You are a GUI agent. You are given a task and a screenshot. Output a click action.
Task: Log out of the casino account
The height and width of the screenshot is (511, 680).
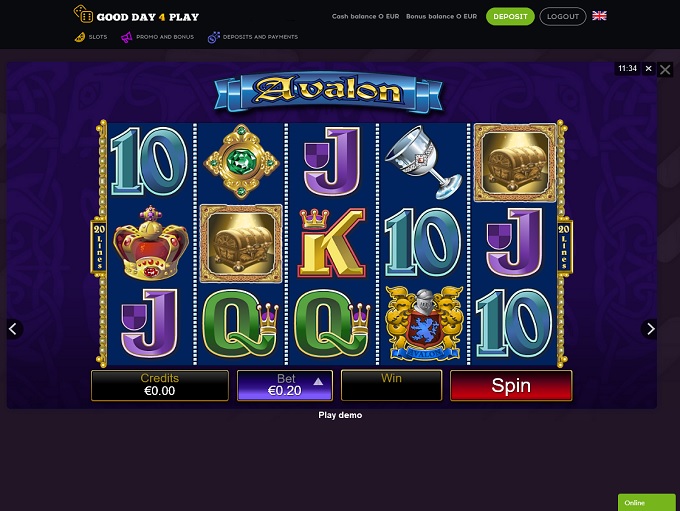click(563, 16)
